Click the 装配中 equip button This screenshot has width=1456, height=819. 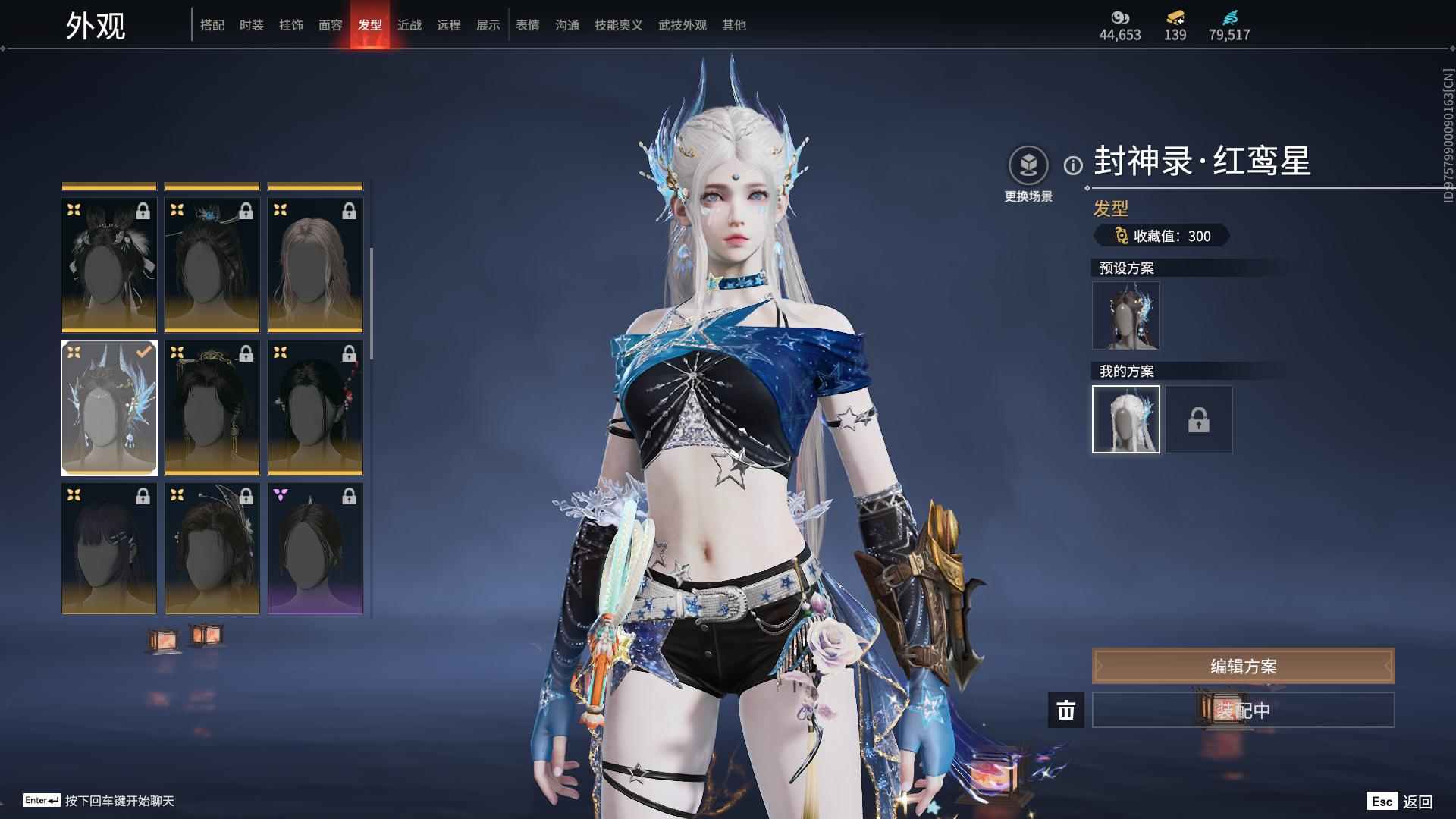[x=1243, y=710]
